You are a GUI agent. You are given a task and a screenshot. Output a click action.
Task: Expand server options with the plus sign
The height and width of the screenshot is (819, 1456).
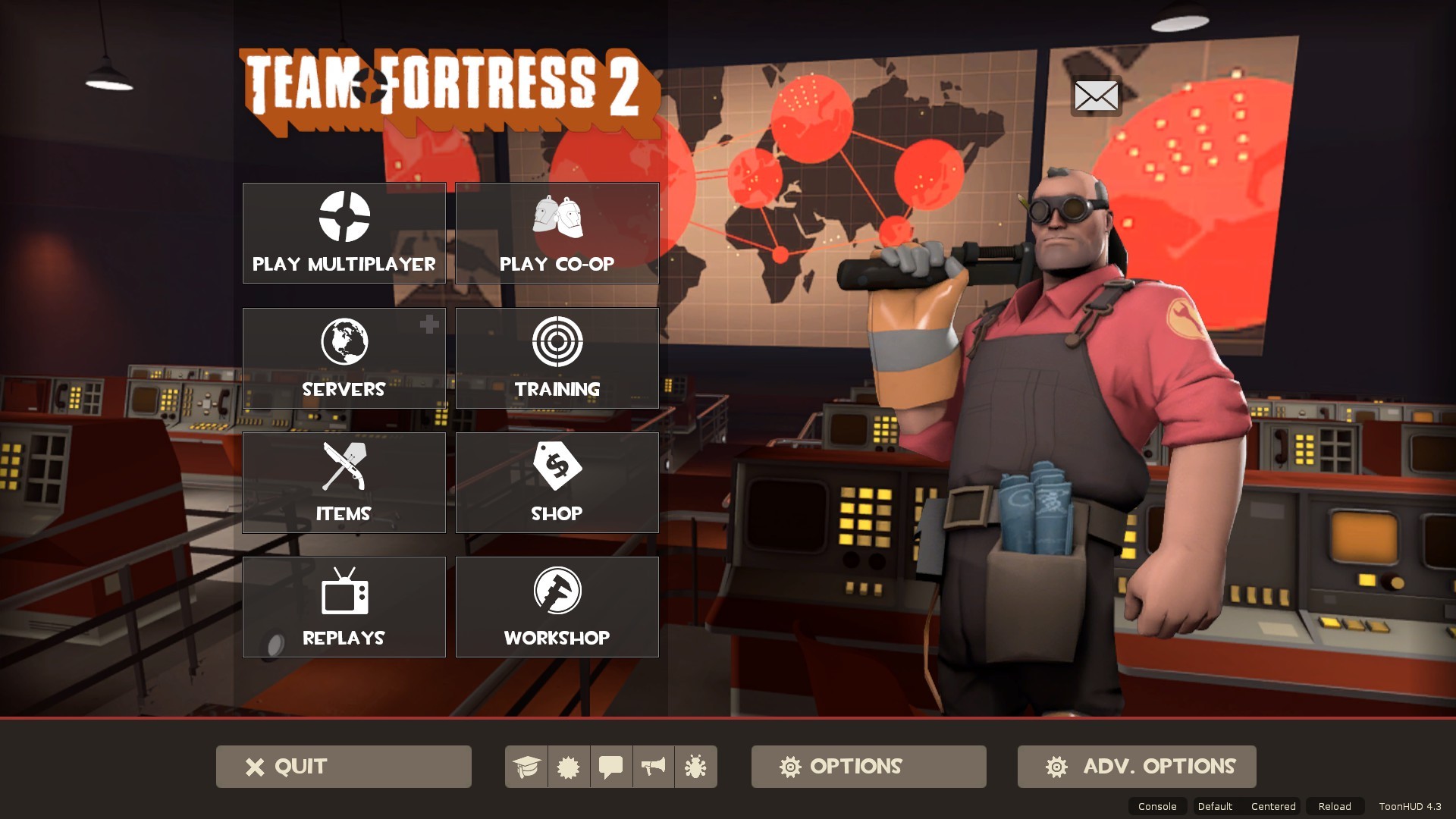click(429, 325)
